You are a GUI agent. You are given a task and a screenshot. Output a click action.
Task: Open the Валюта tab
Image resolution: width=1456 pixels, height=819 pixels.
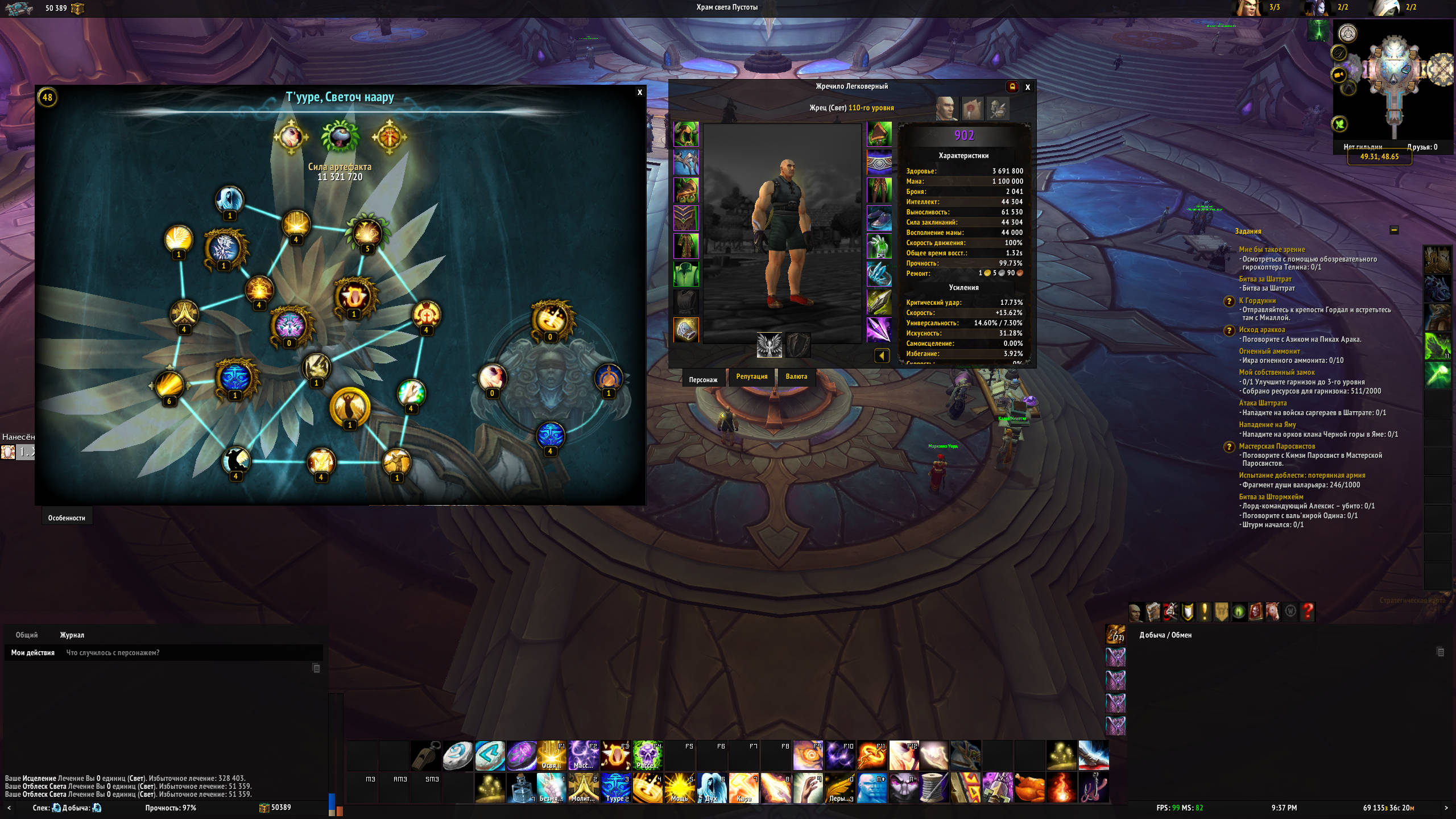[x=796, y=377]
